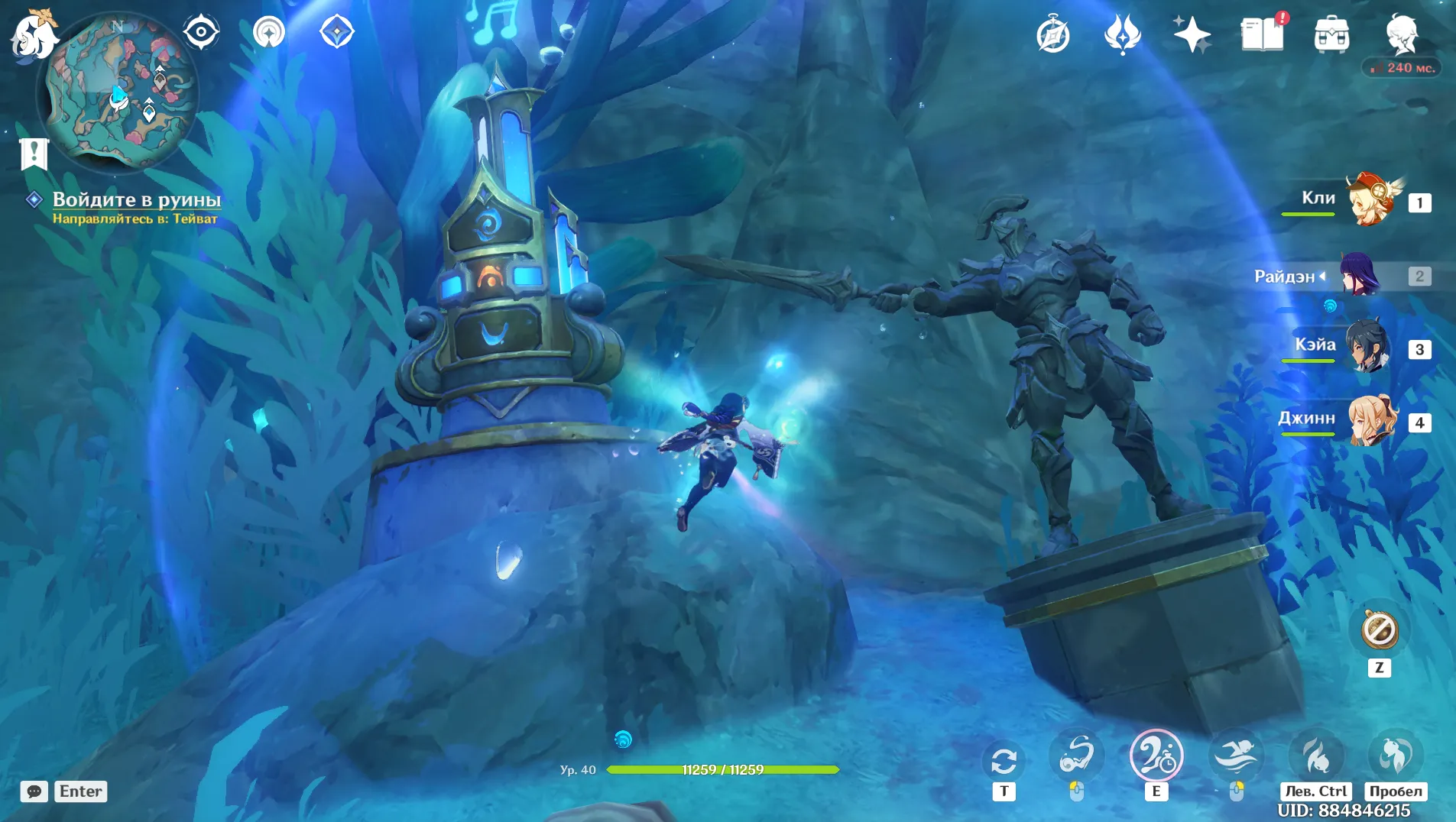
Task: Open the chat box speech bubble
Action: click(x=34, y=791)
